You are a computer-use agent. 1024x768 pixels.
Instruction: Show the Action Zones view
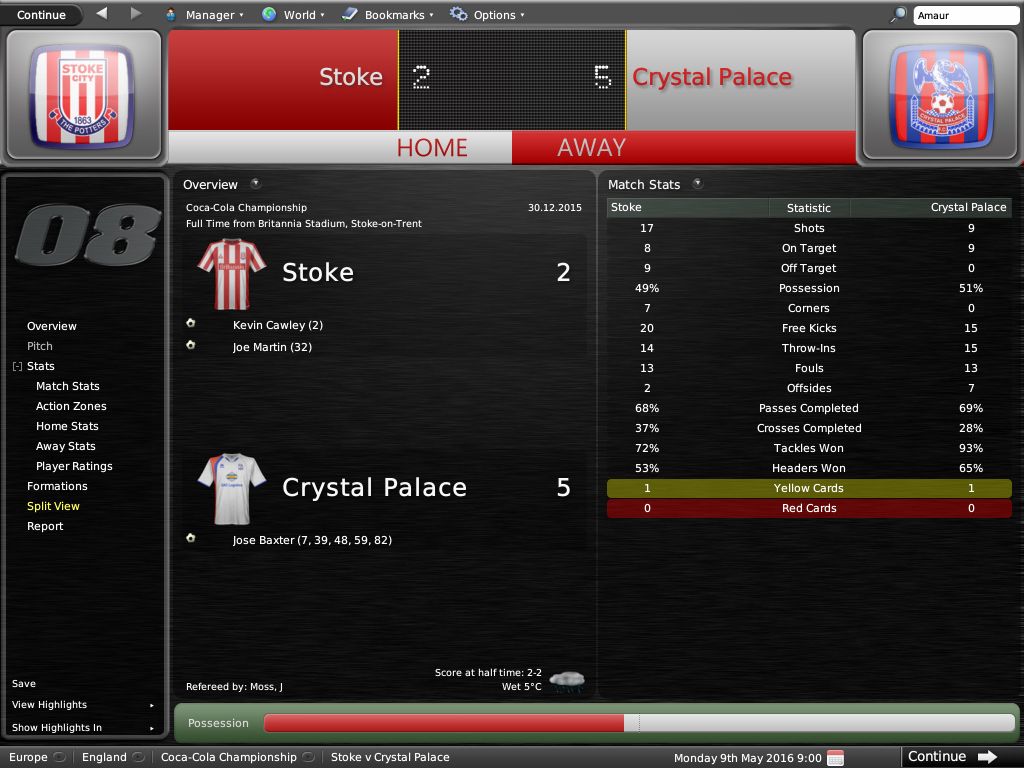point(71,406)
